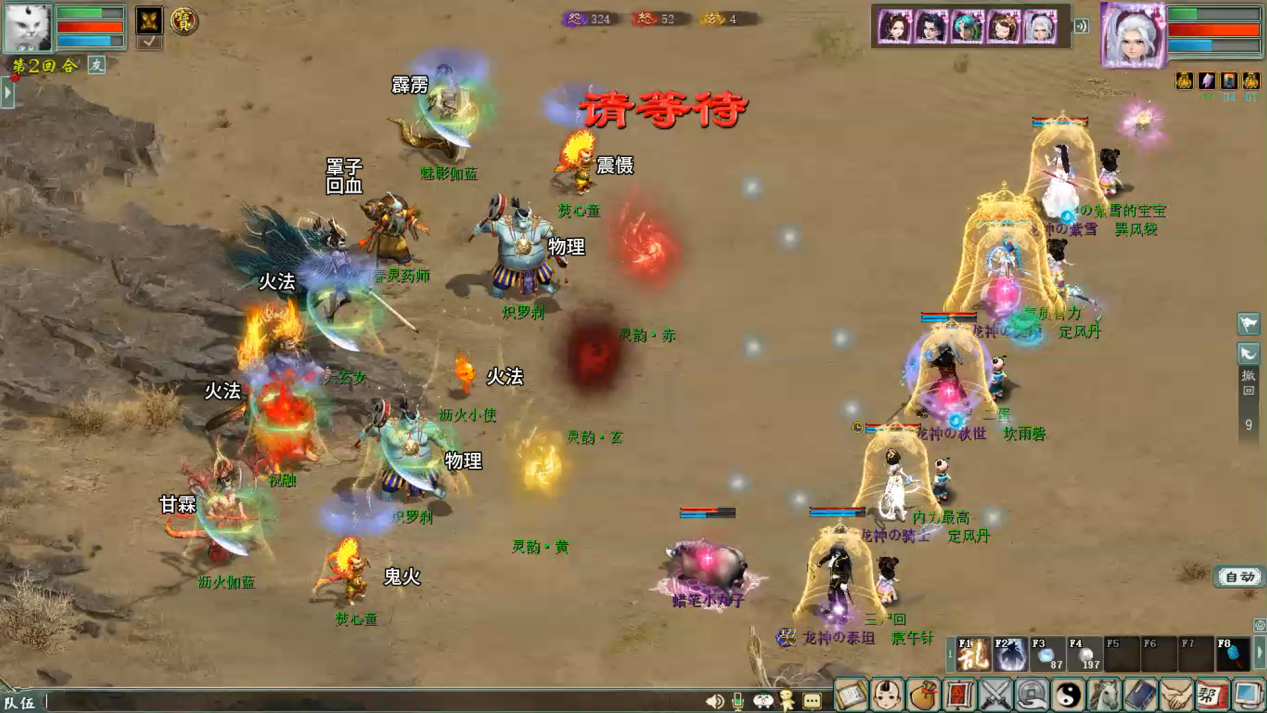
Task: Open the chat bubble icon
Action: (812, 701)
